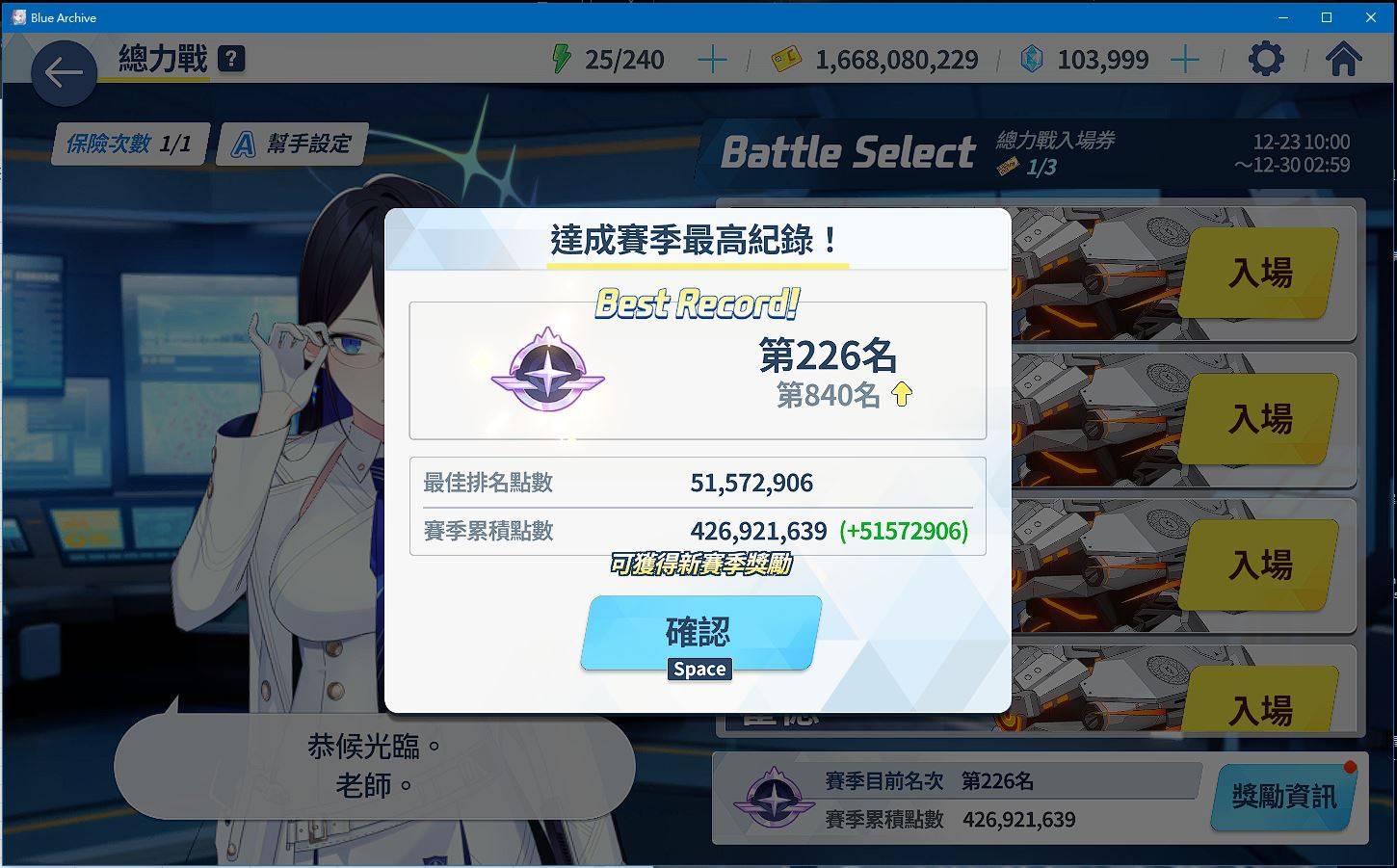1397x868 pixels.
Task: Close the Blue Archive window
Action: [x=1371, y=17]
